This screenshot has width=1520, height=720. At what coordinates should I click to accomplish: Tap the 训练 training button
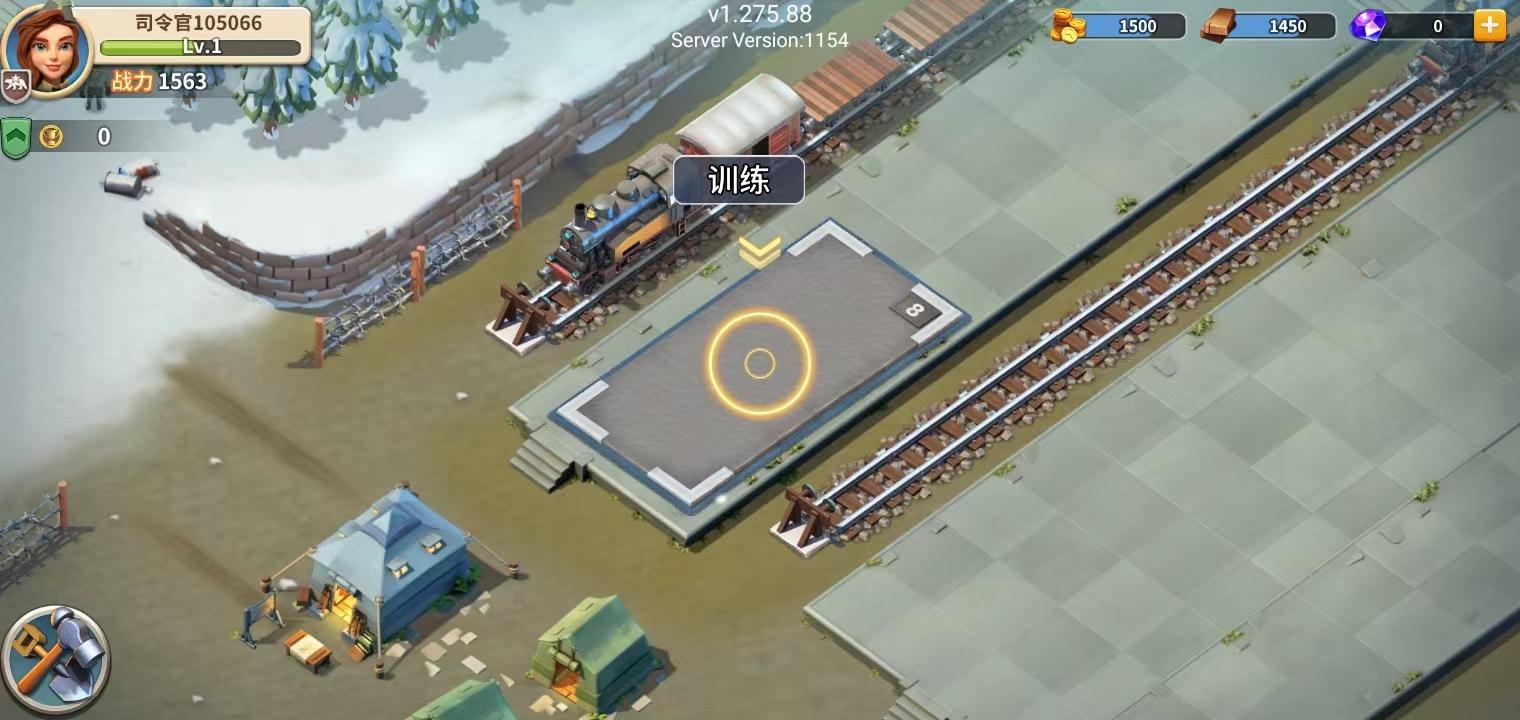[x=739, y=181]
